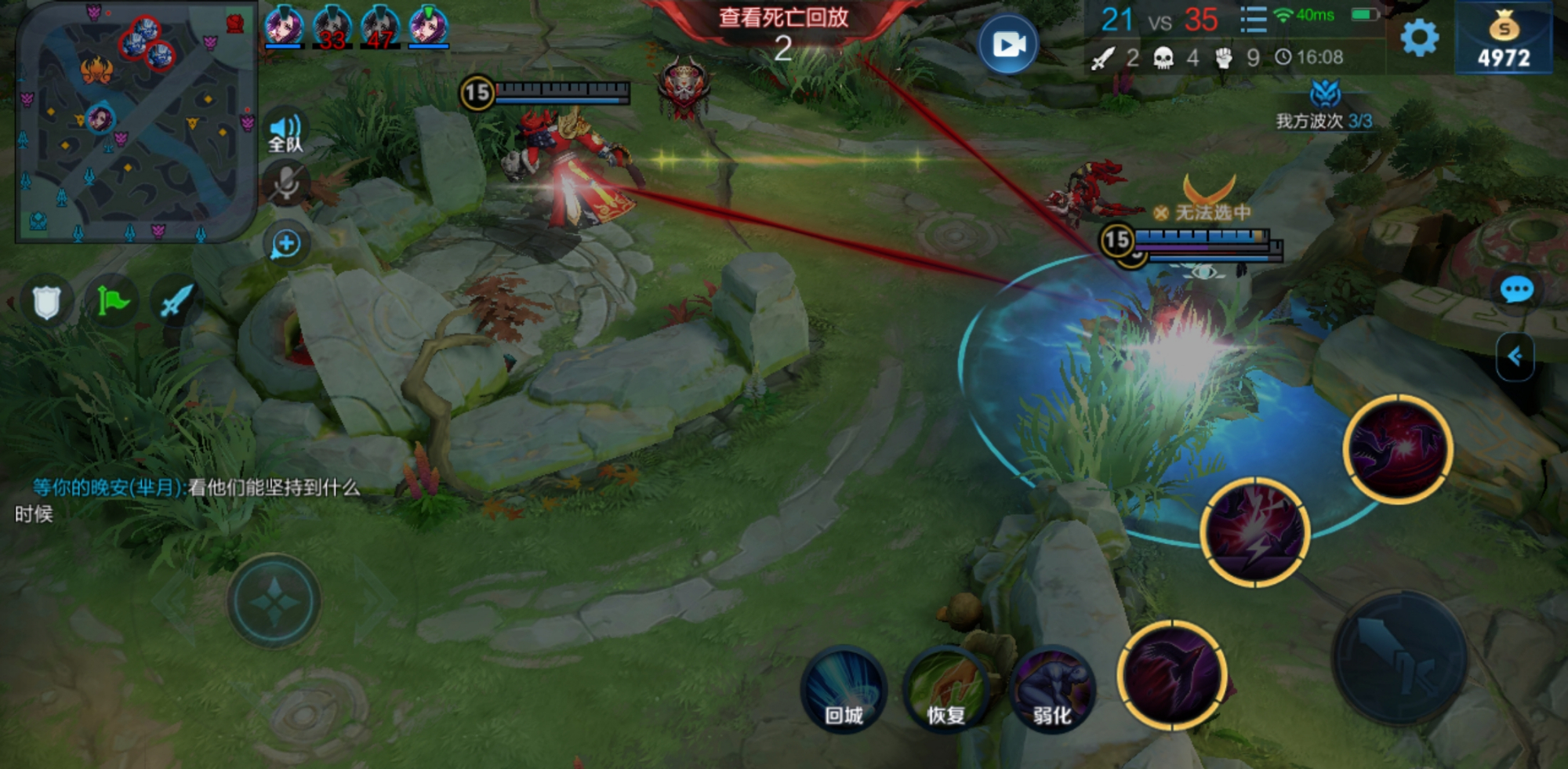Send the green flag gather signal
The height and width of the screenshot is (769, 1568).
coord(112,302)
